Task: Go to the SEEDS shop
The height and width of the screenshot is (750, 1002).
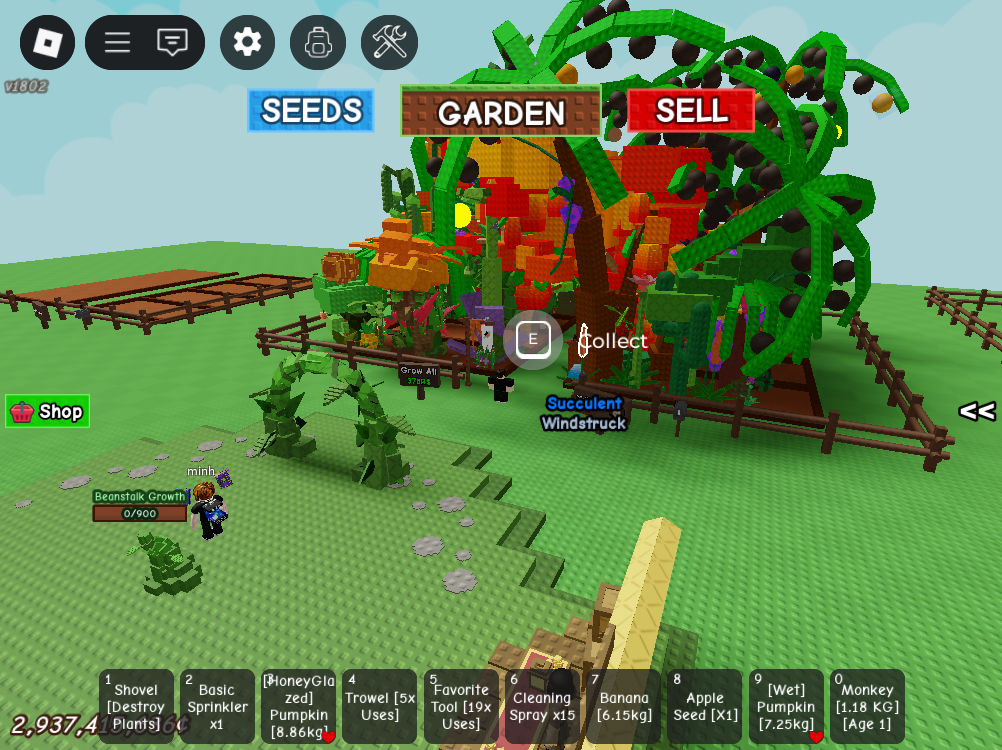Action: pos(311,111)
